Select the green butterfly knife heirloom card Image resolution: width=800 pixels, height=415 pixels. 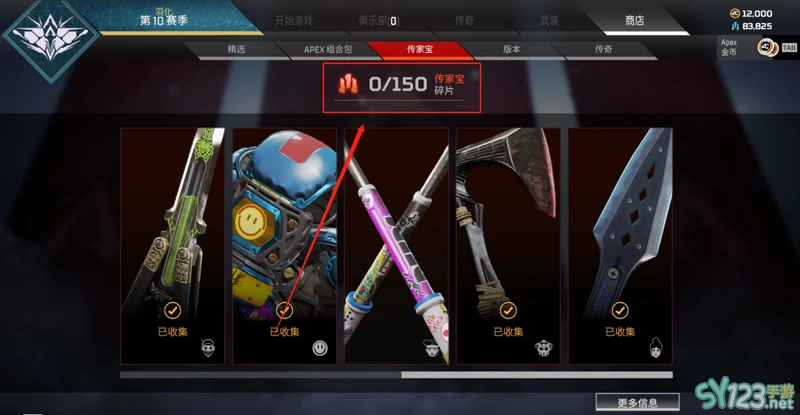pos(173,245)
